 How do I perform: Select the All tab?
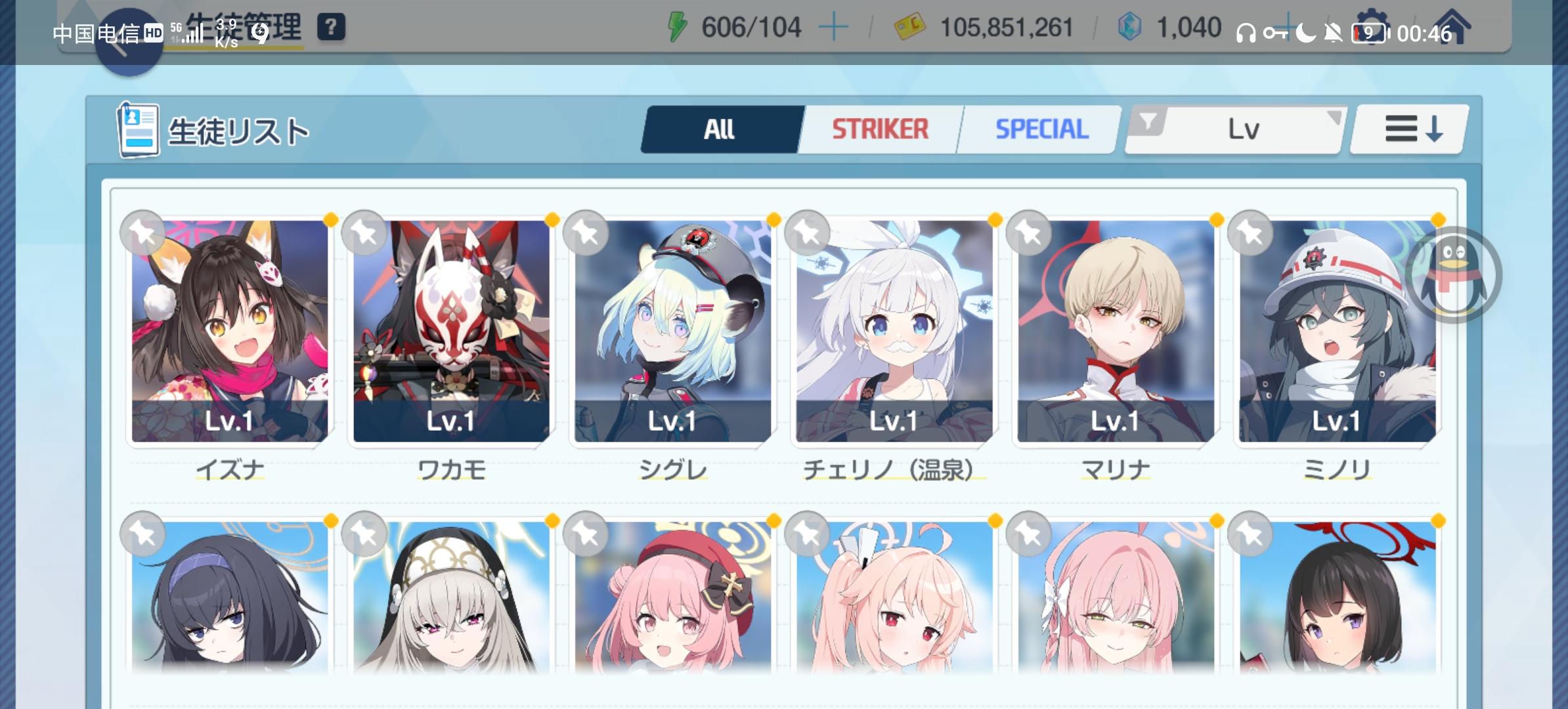click(719, 129)
